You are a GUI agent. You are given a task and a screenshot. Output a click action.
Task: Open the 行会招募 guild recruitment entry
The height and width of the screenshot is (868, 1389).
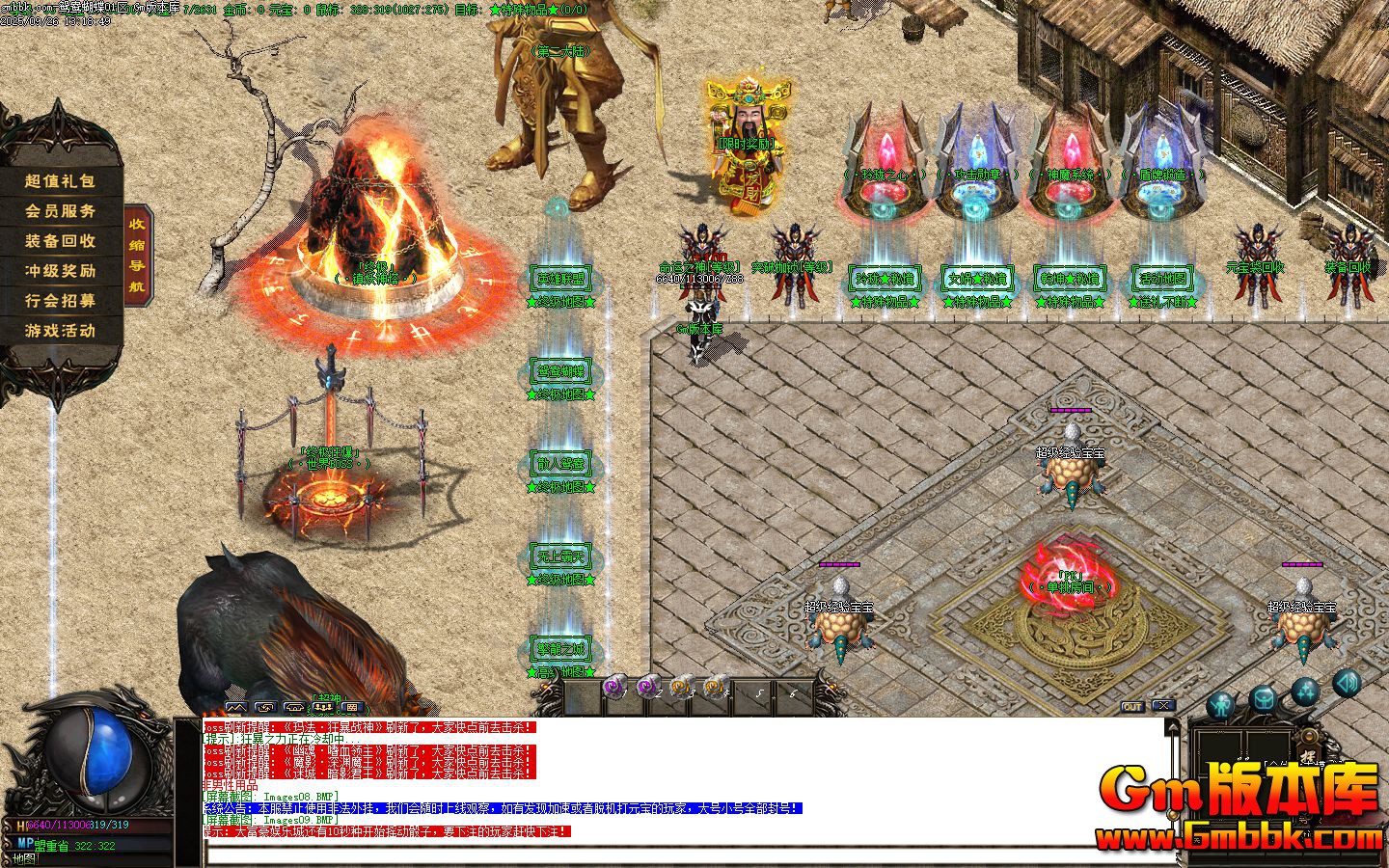tap(60, 301)
